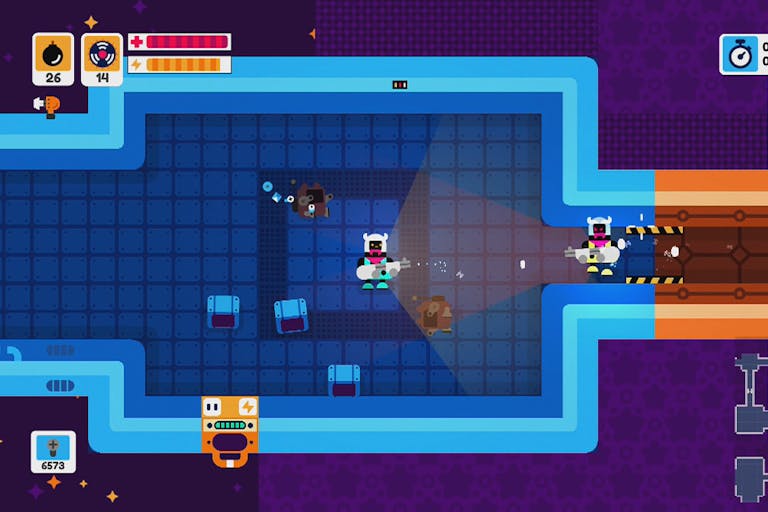This screenshot has width=768, height=512.
Task: Select the bomb item slot
Action: [x=53, y=58]
